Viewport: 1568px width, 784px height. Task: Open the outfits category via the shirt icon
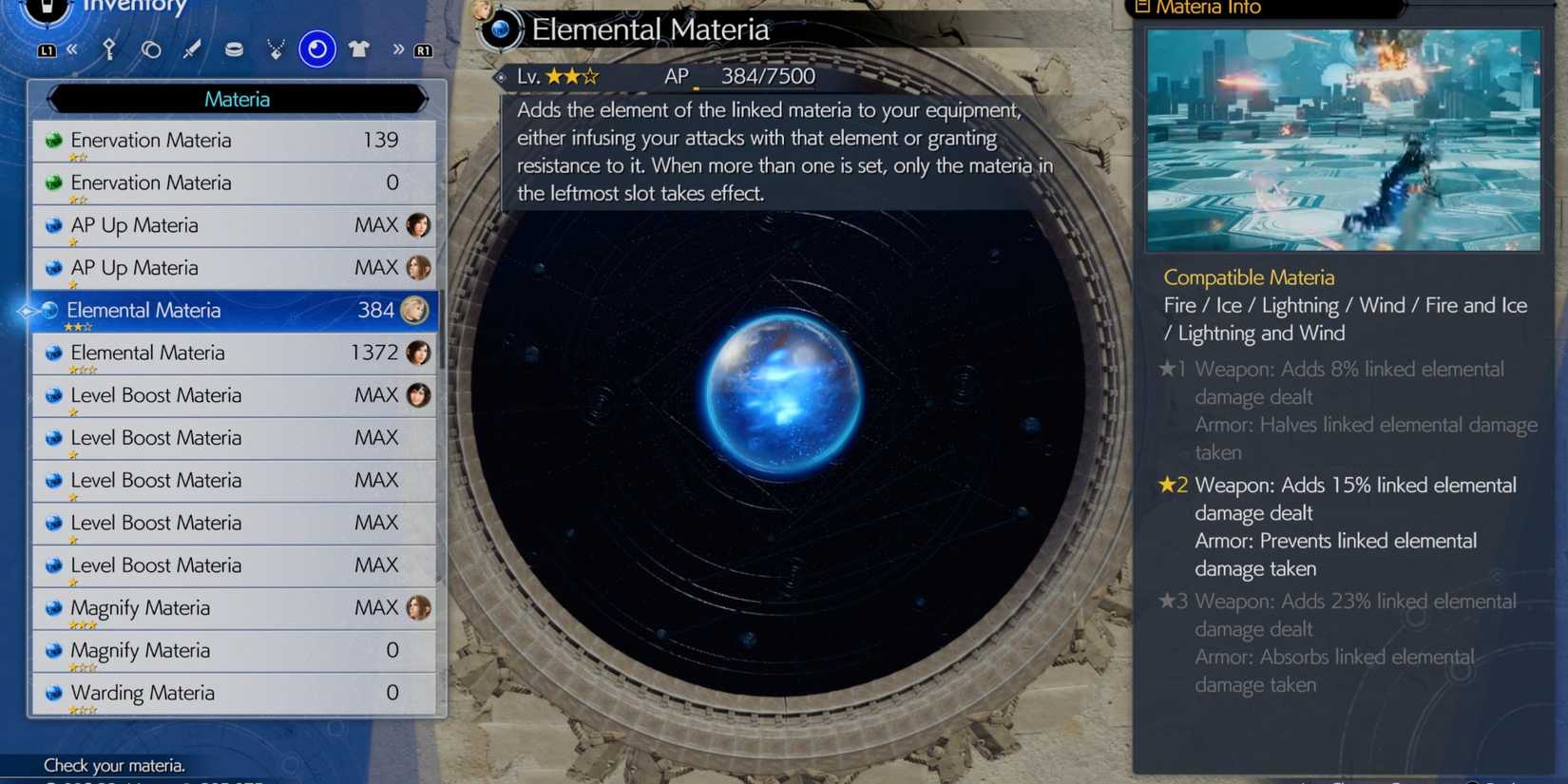click(x=358, y=49)
